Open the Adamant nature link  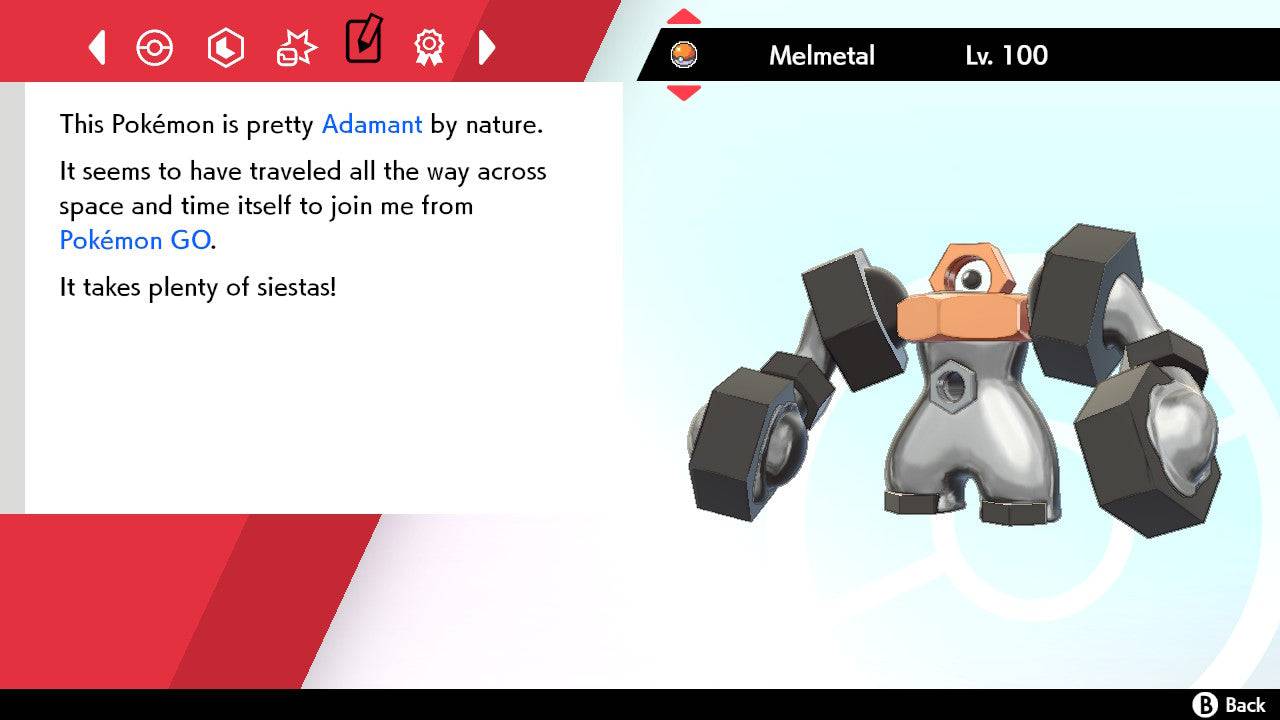[371, 124]
